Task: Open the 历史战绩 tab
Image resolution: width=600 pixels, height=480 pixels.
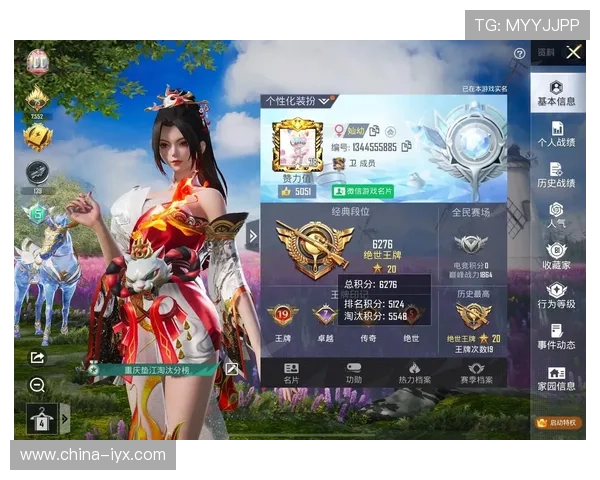Action: click(x=556, y=175)
